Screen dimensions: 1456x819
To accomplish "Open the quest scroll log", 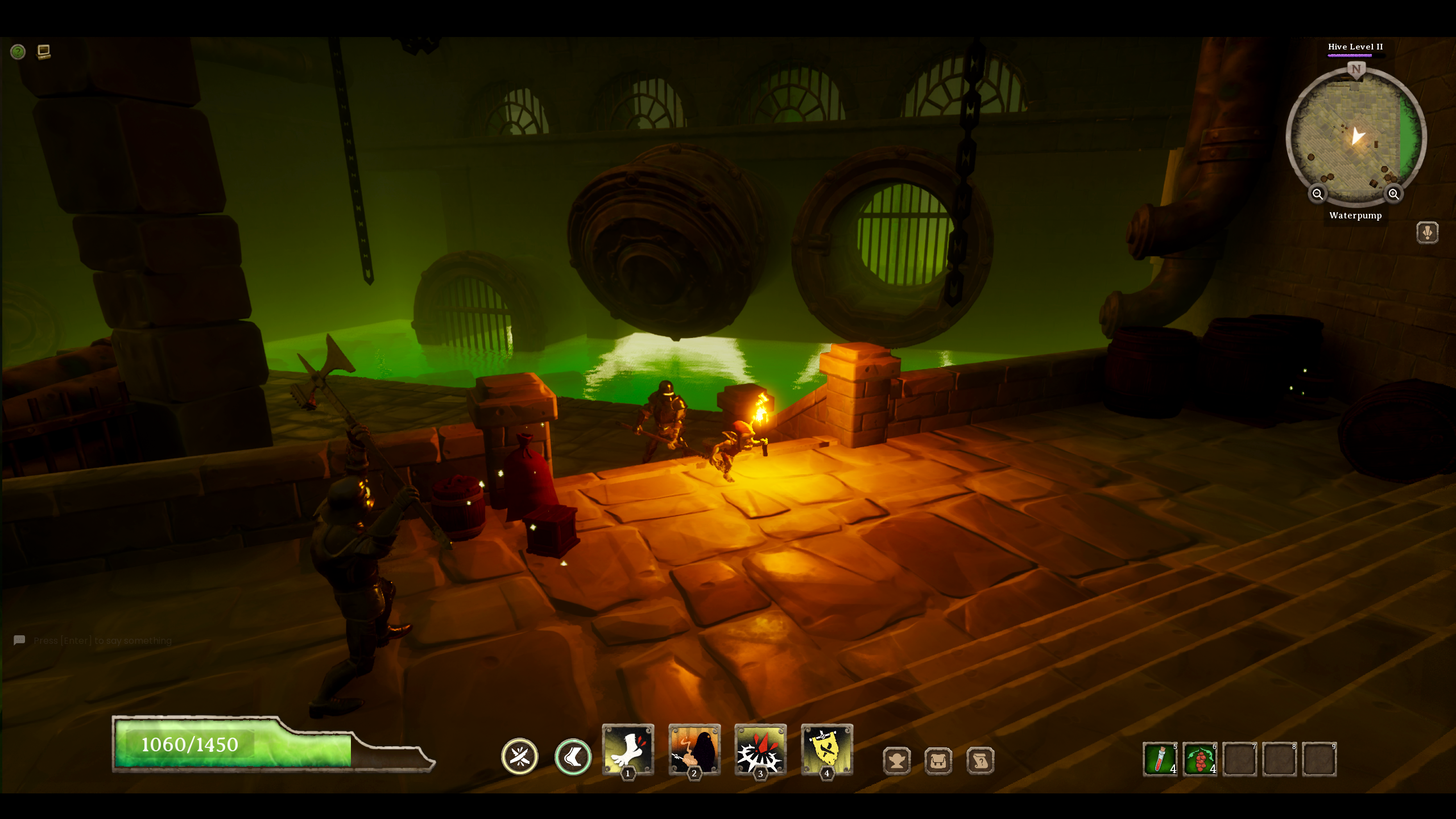I will (x=980, y=761).
